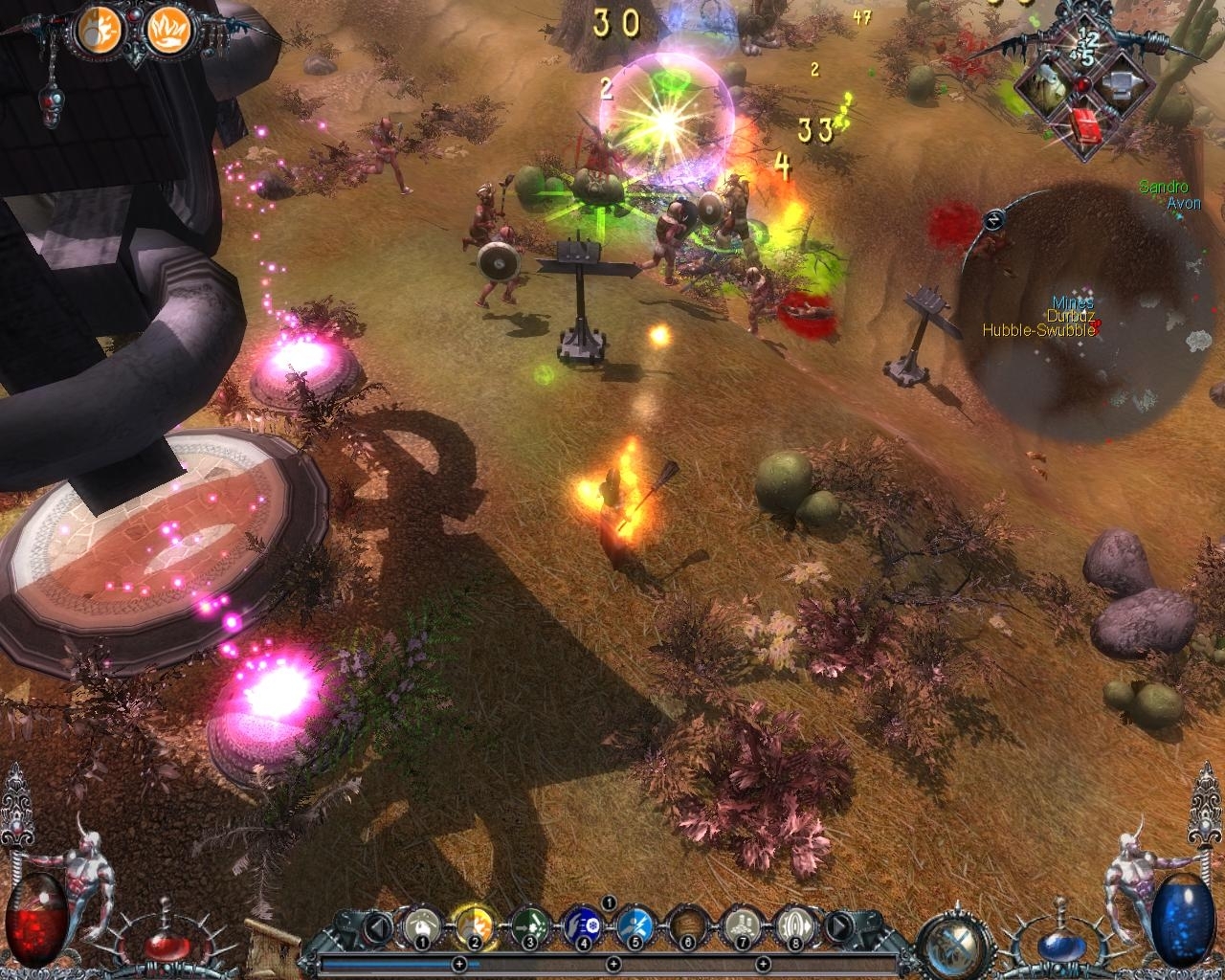Image resolution: width=1225 pixels, height=980 pixels.
Task: Click the numbered weapon set selector
Action: [x=1085, y=48]
